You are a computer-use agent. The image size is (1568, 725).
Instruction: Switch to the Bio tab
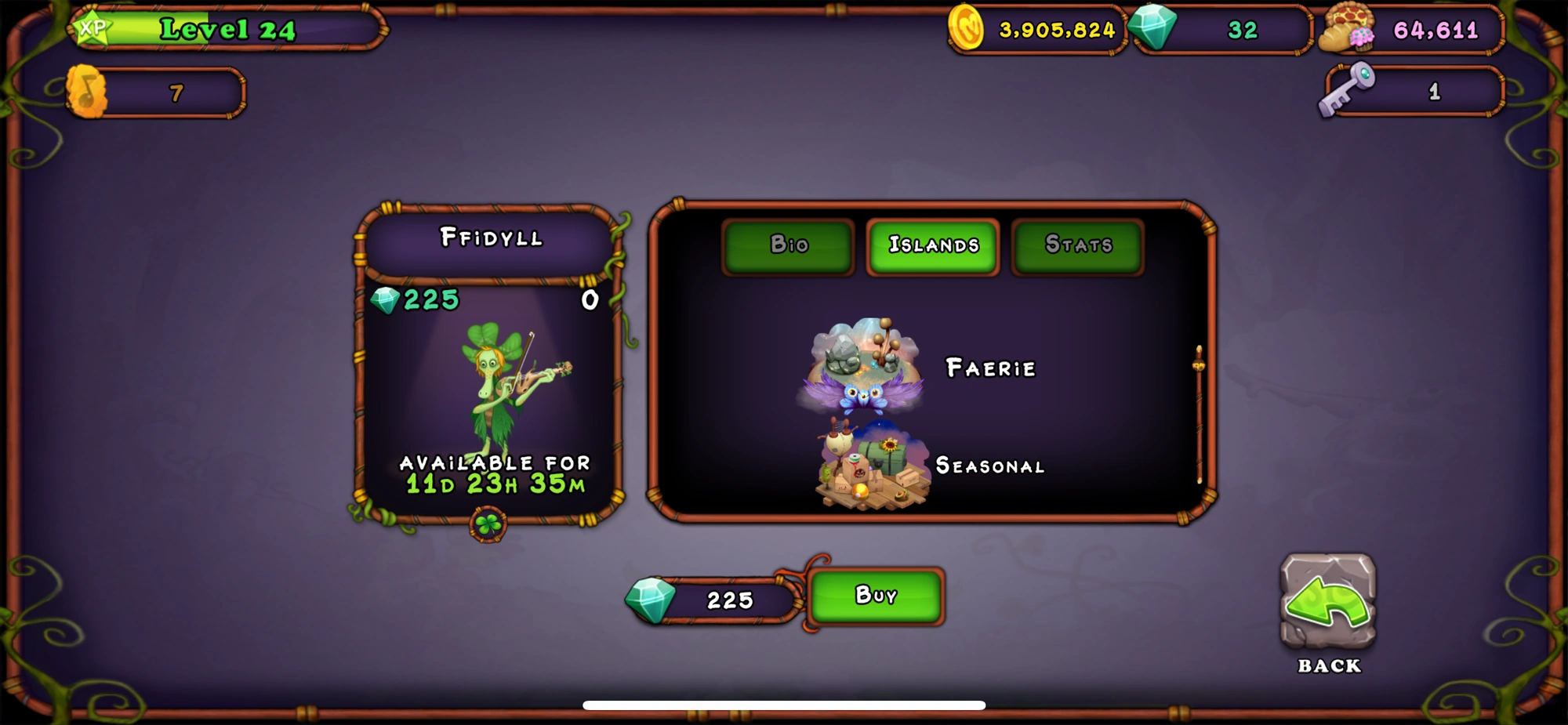[787, 245]
